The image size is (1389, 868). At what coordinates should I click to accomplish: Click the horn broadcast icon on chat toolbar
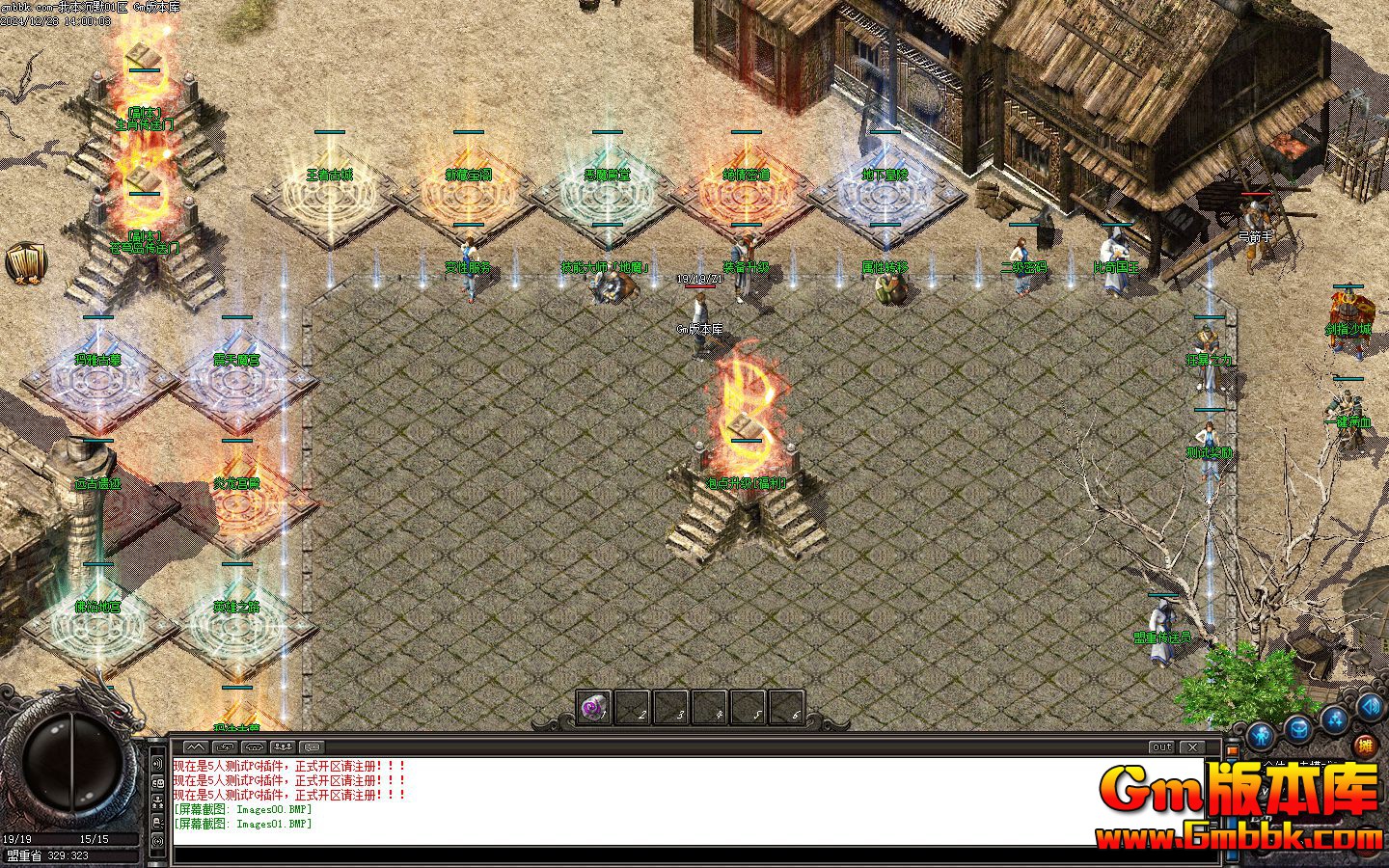click(x=254, y=746)
